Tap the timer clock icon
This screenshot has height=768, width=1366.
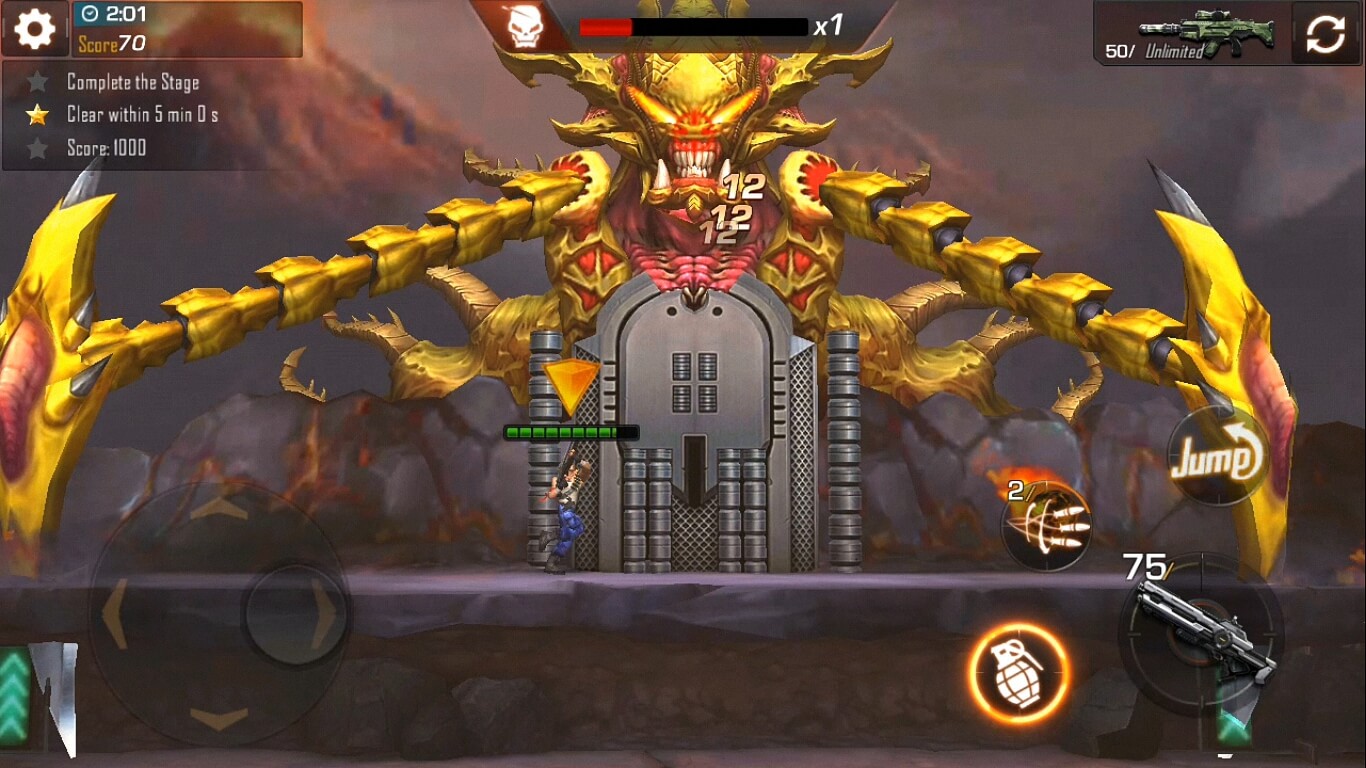pos(92,14)
